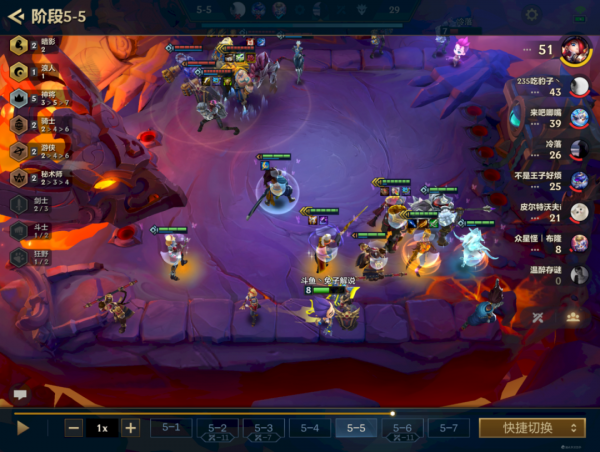Jump to round 5-6 on the timeline
The image size is (600, 452).
click(402, 428)
